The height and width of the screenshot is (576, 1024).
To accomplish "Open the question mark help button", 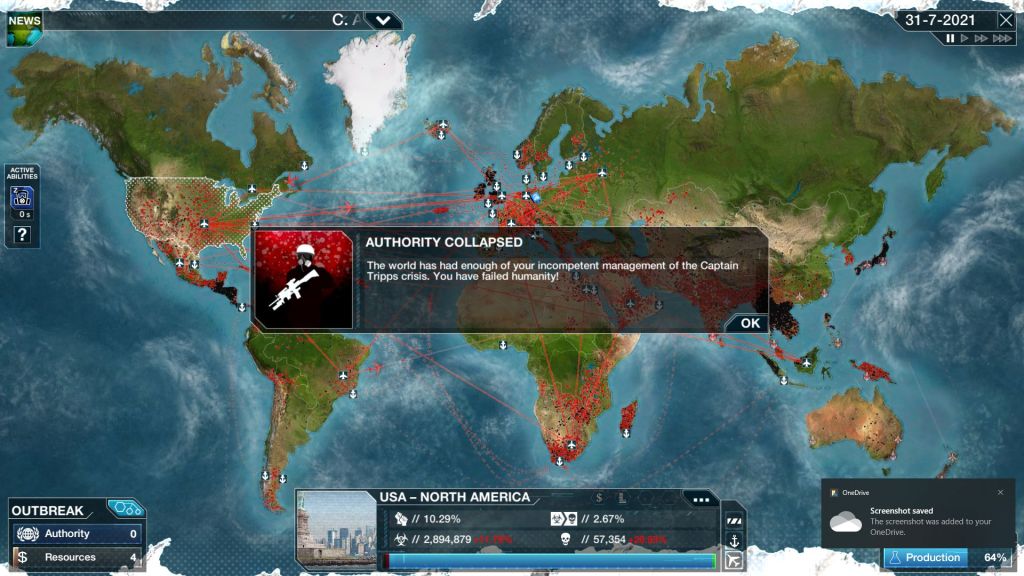I will coord(22,236).
